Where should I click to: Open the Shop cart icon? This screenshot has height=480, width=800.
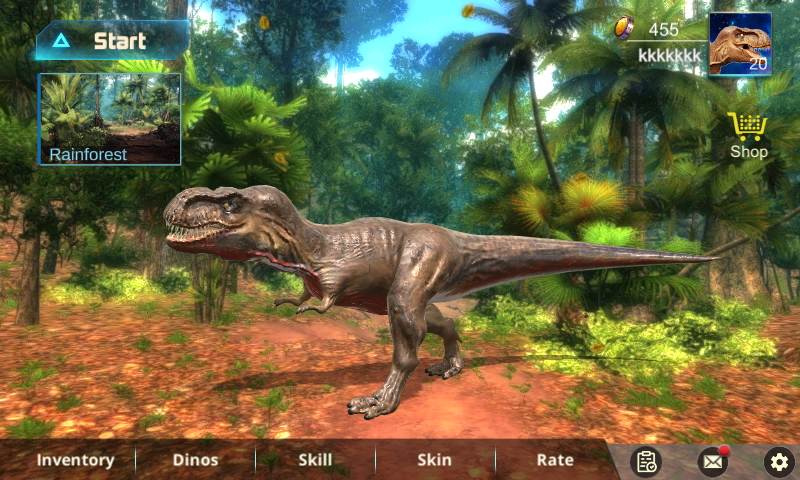(748, 135)
